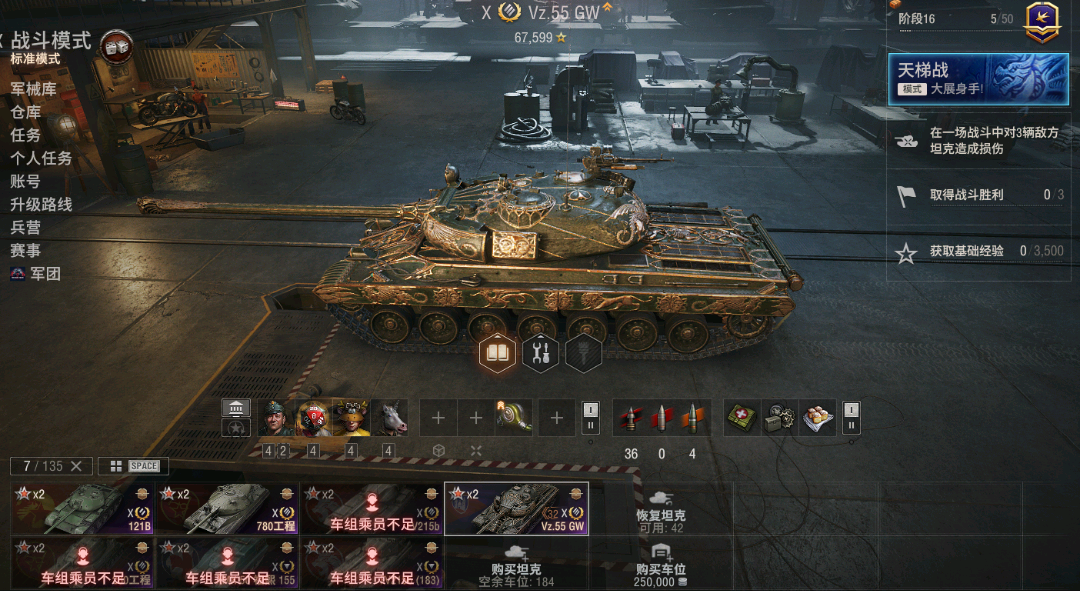Select the Vz.55 GW tank card

(x=516, y=509)
